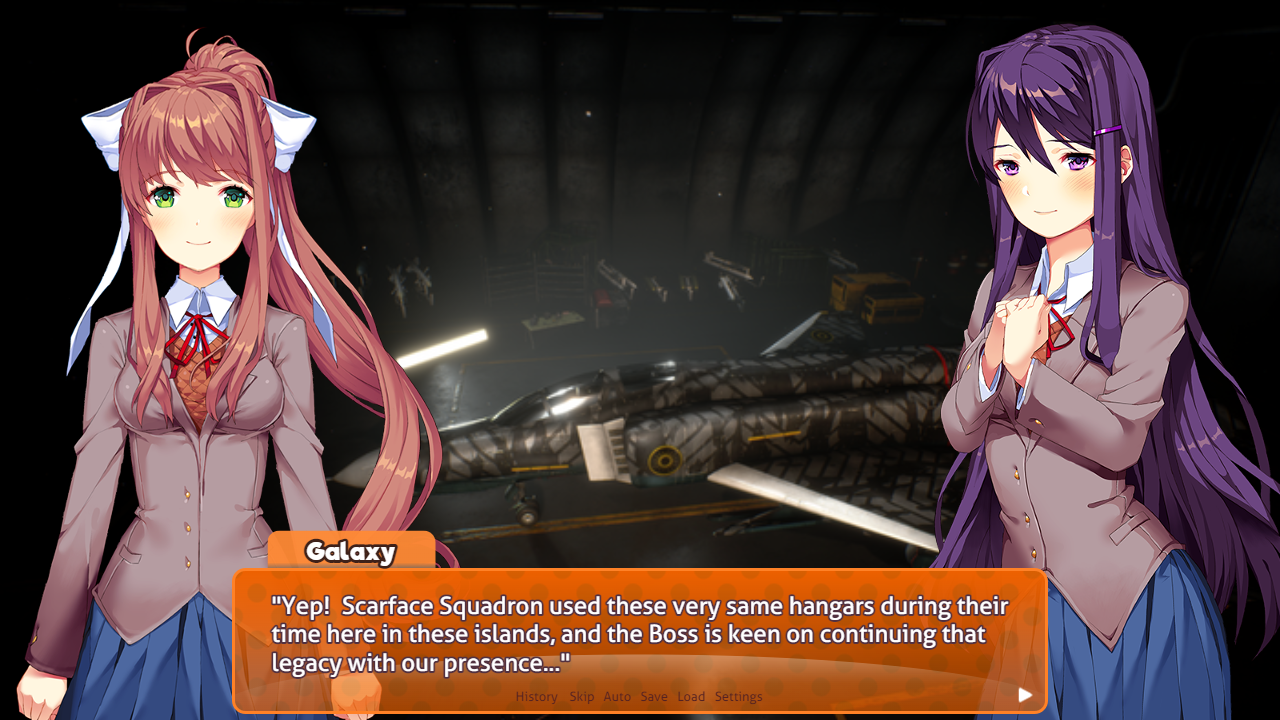The image size is (1280, 720).
Task: Toggle Skip mode for read text
Action: [582, 696]
